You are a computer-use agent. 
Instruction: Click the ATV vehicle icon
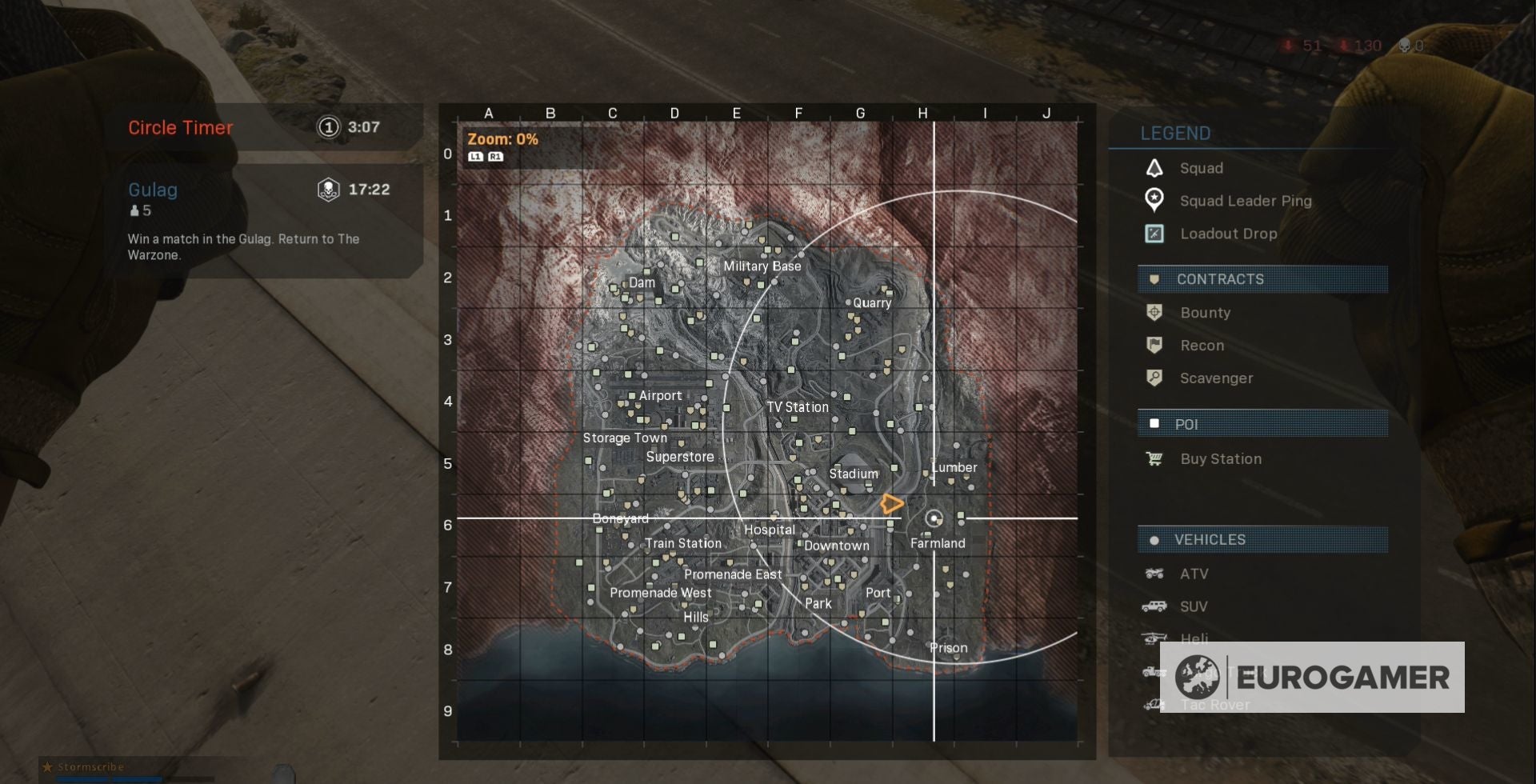coord(1155,574)
